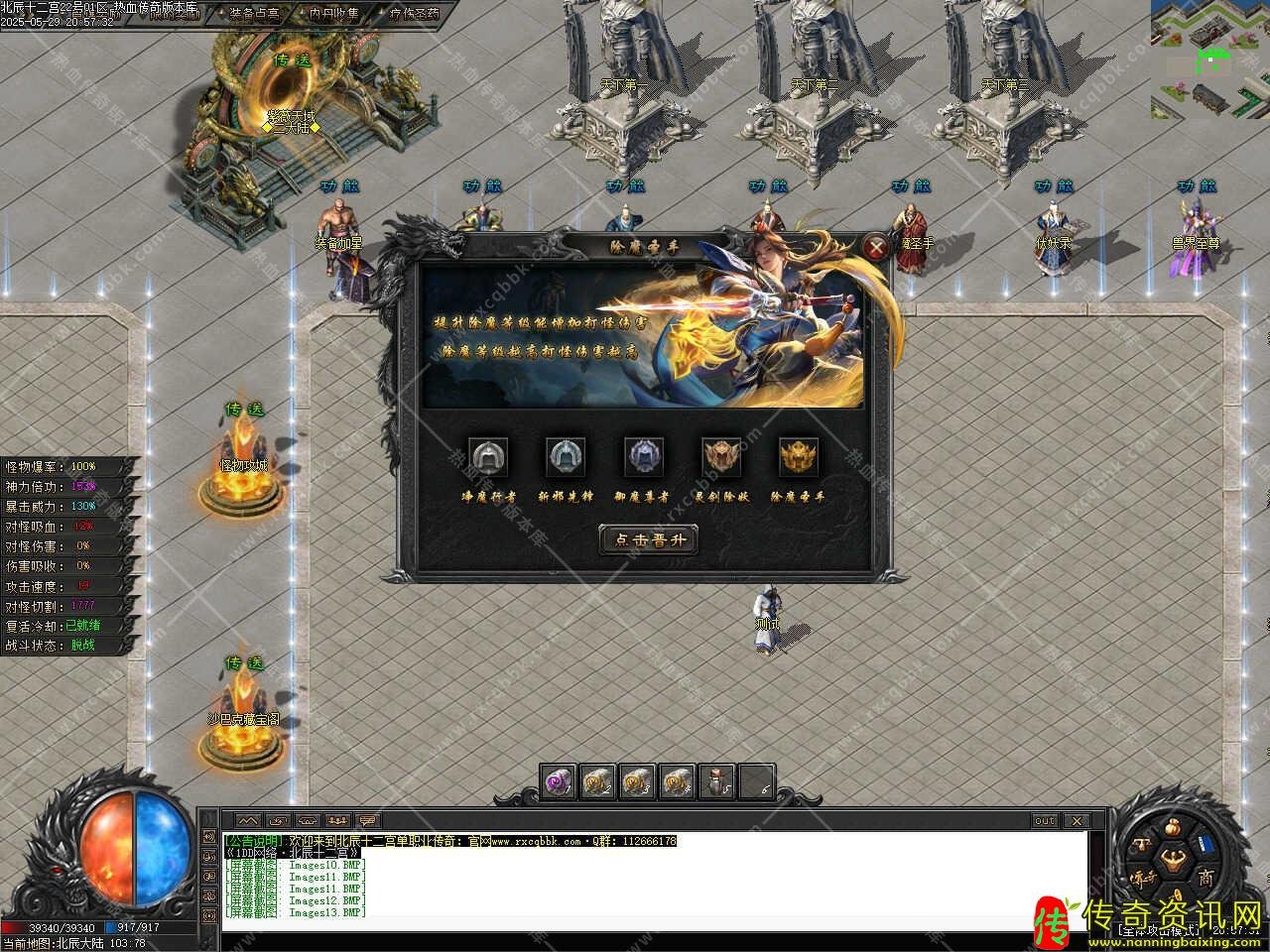Click the chat window's out button

pyautogui.click(x=1045, y=821)
